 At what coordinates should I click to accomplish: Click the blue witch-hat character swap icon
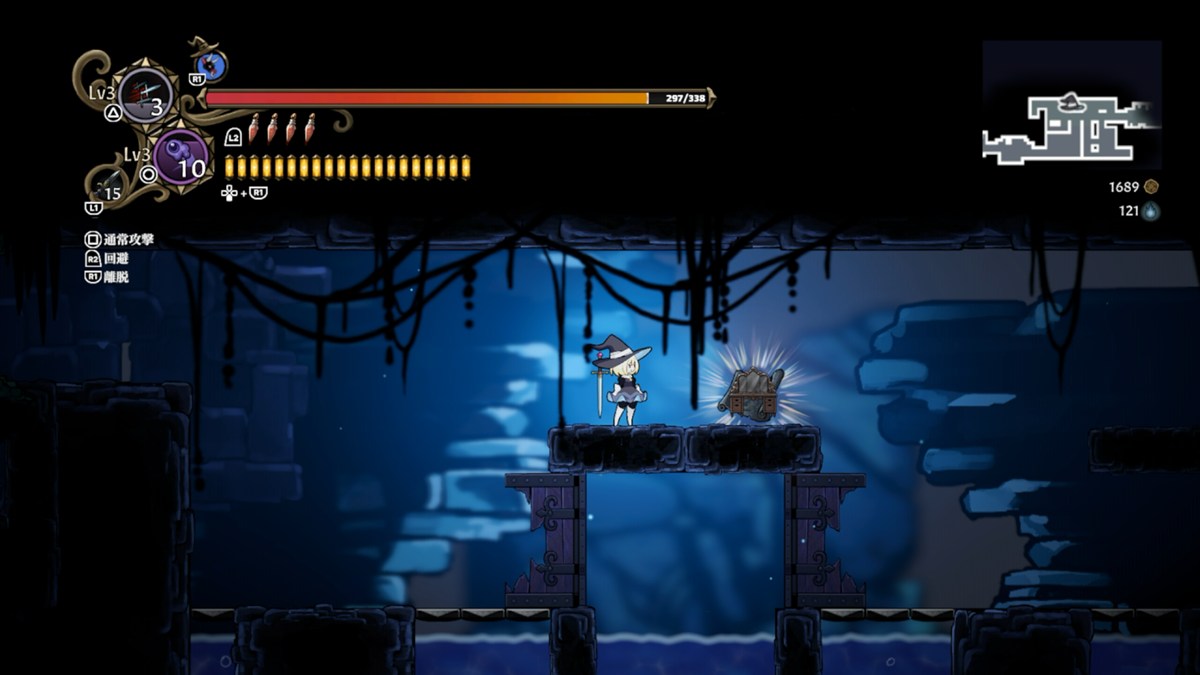(x=211, y=67)
